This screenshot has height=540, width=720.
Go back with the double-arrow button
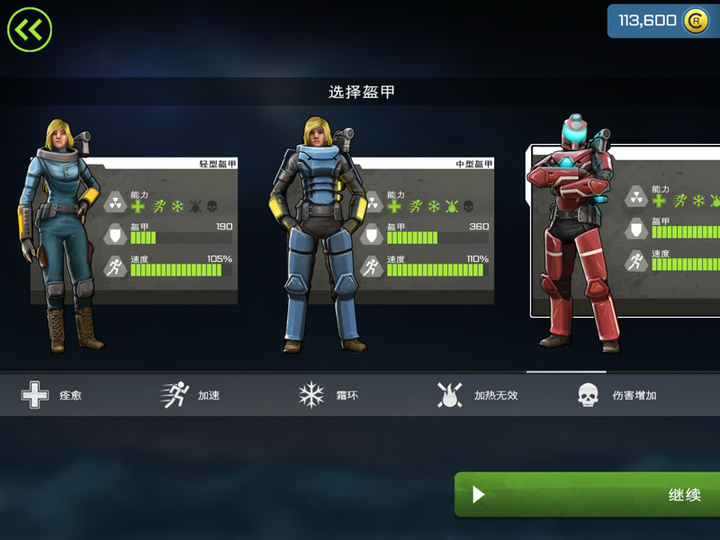[x=30, y=30]
